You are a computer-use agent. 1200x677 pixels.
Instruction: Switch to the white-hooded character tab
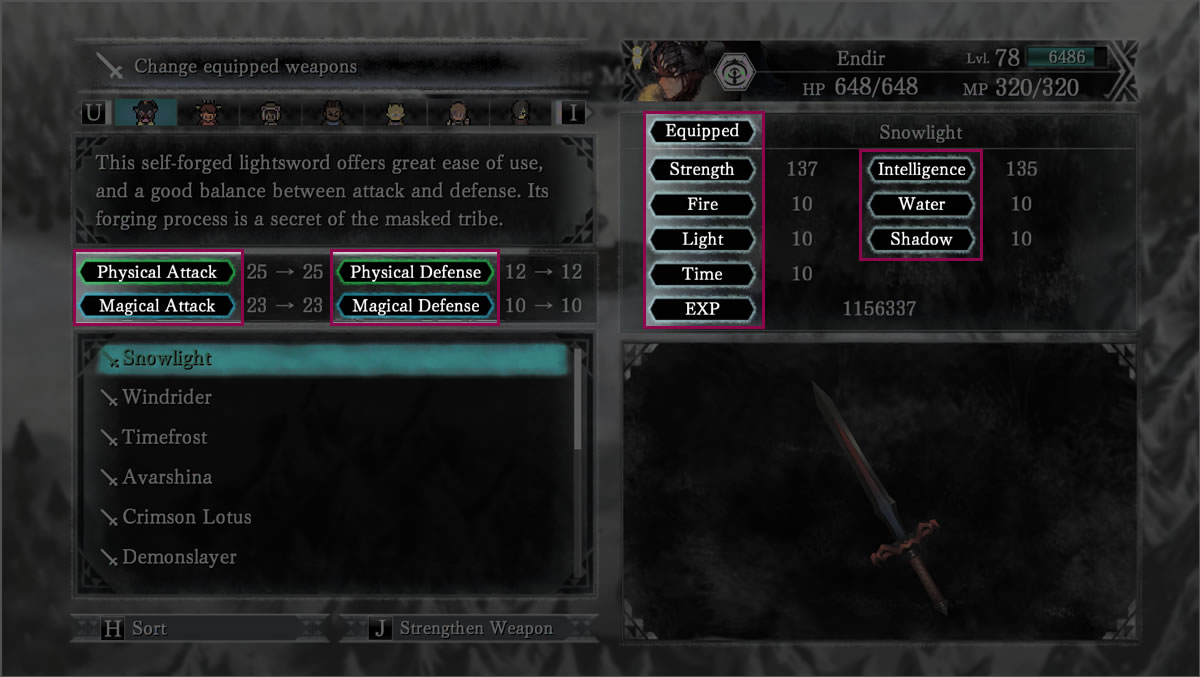[270, 112]
